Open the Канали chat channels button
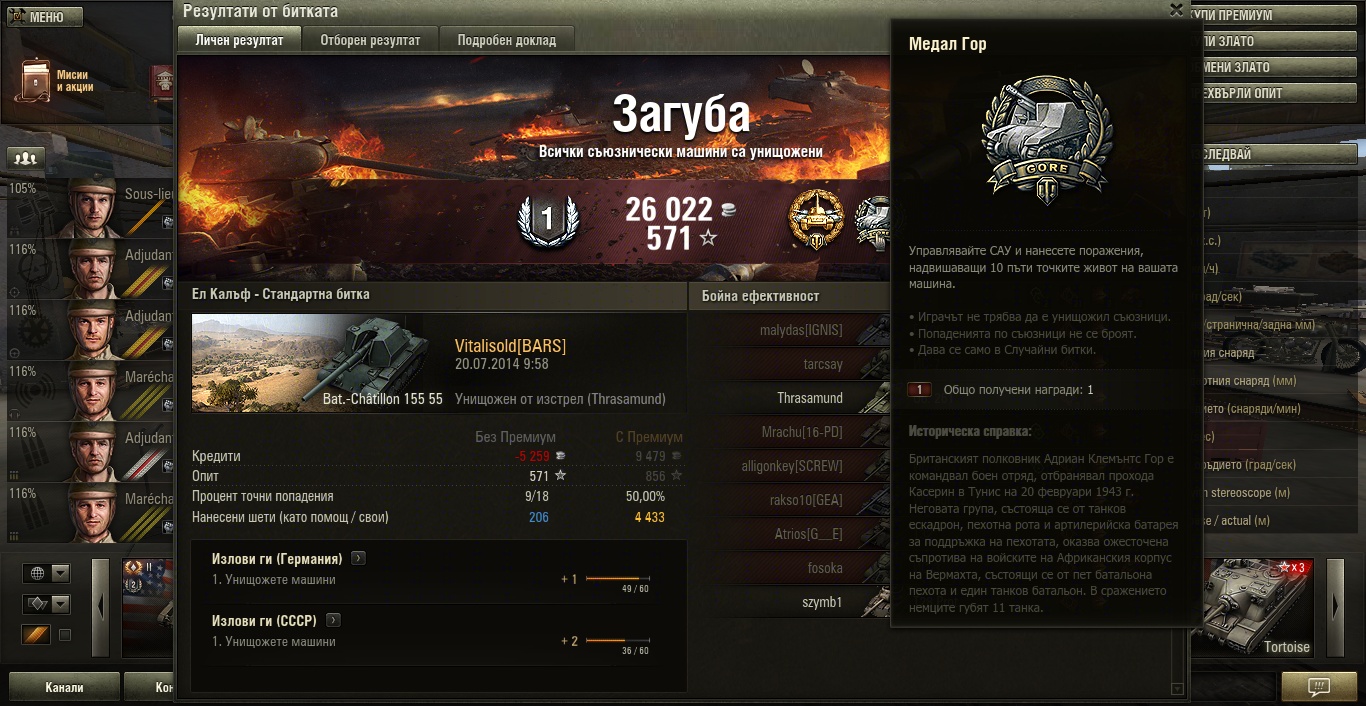 [x=64, y=687]
